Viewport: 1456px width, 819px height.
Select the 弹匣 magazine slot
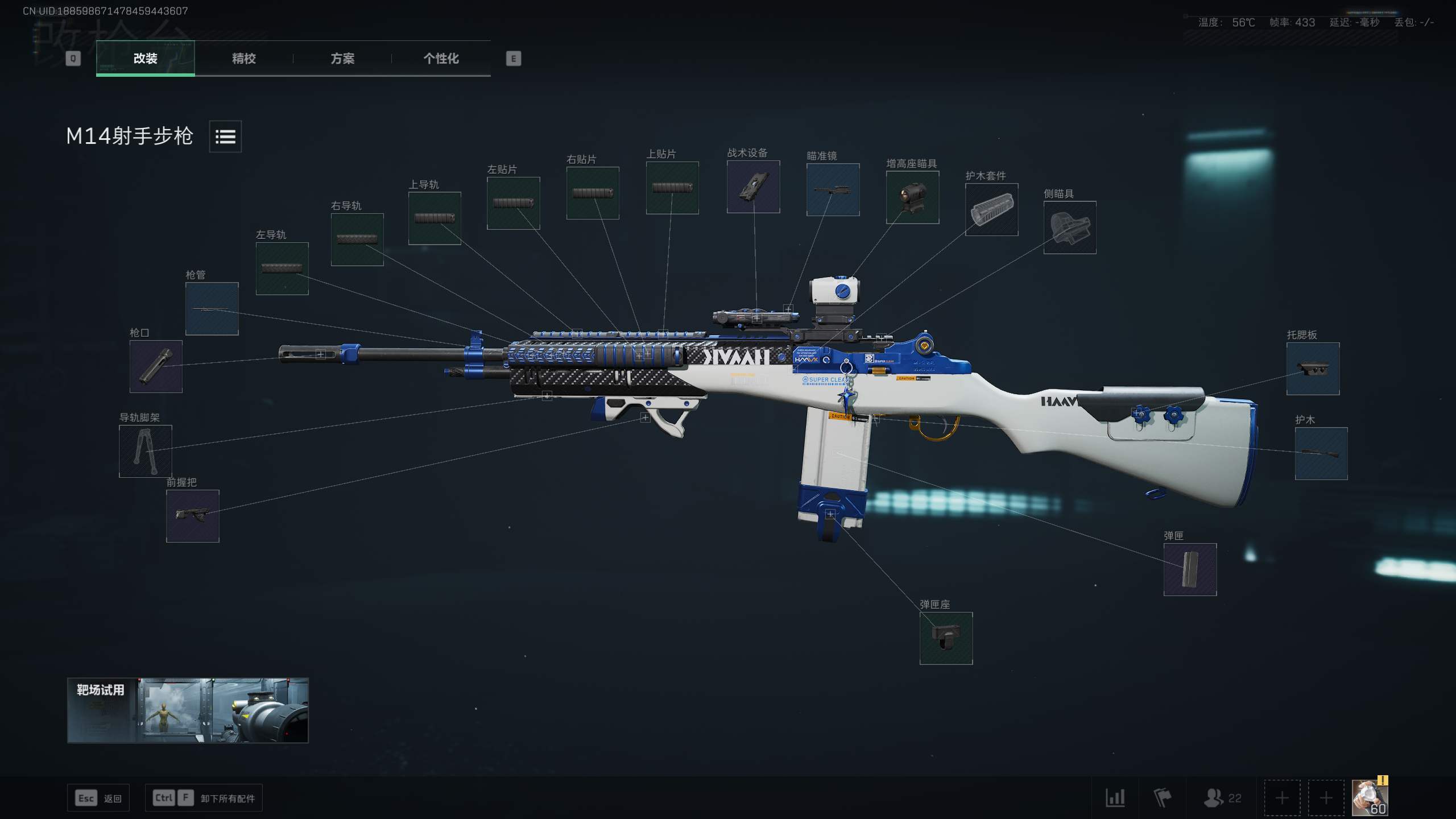[1190, 570]
